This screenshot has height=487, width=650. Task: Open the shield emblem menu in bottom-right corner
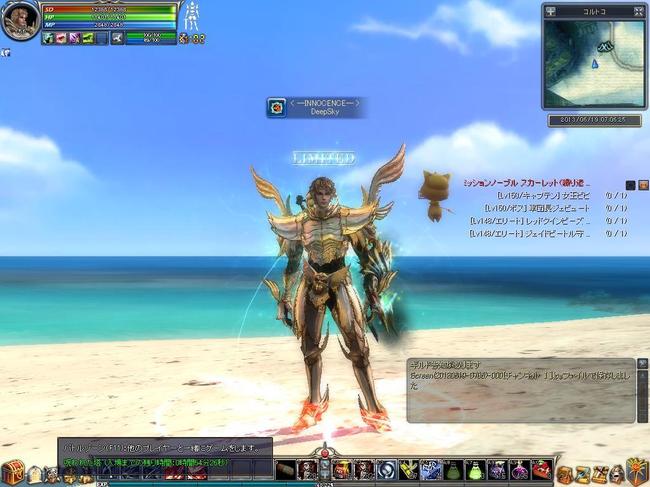tap(637, 469)
